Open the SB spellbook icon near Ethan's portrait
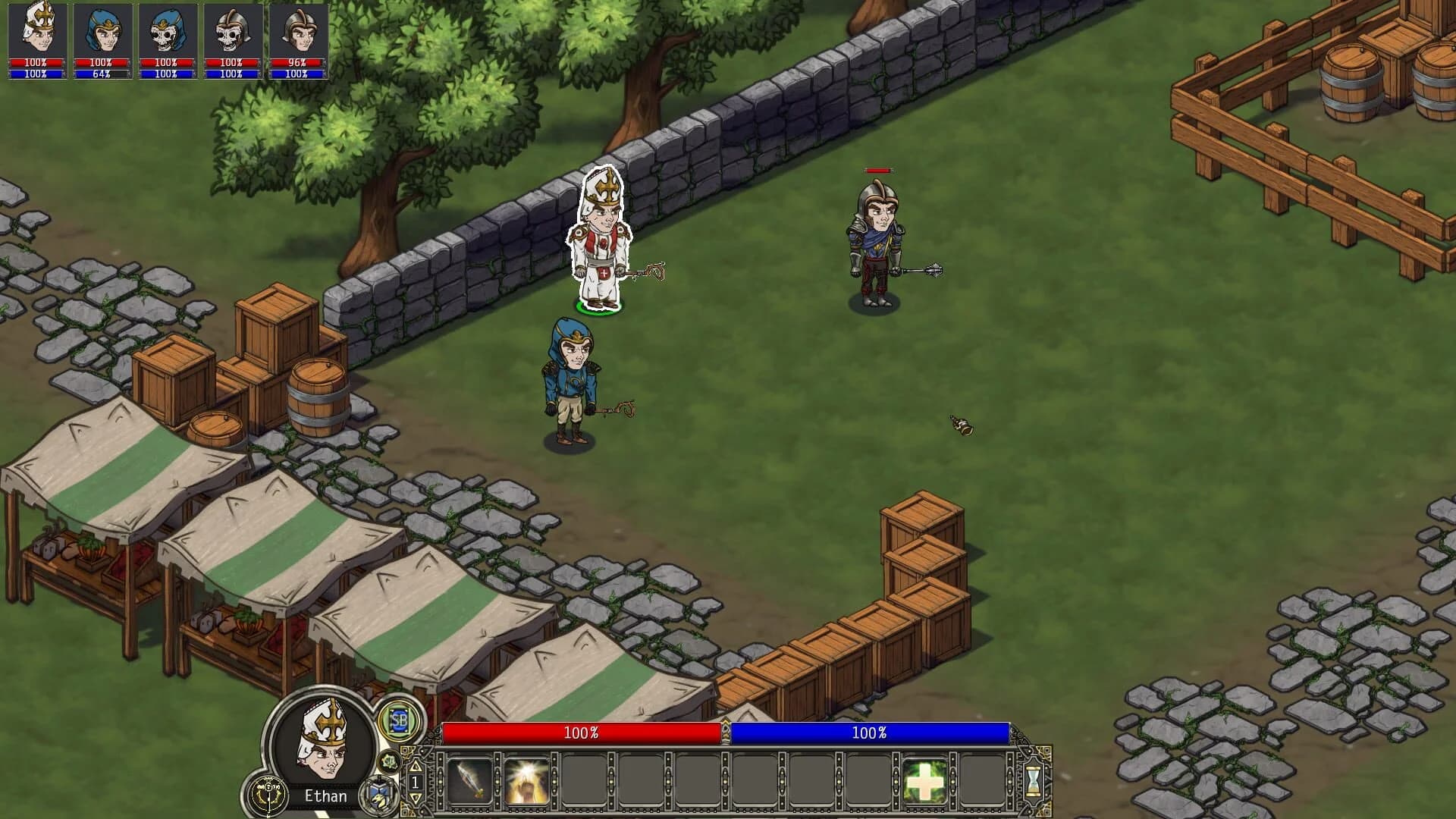Viewport: 1456px width, 819px height. click(400, 721)
